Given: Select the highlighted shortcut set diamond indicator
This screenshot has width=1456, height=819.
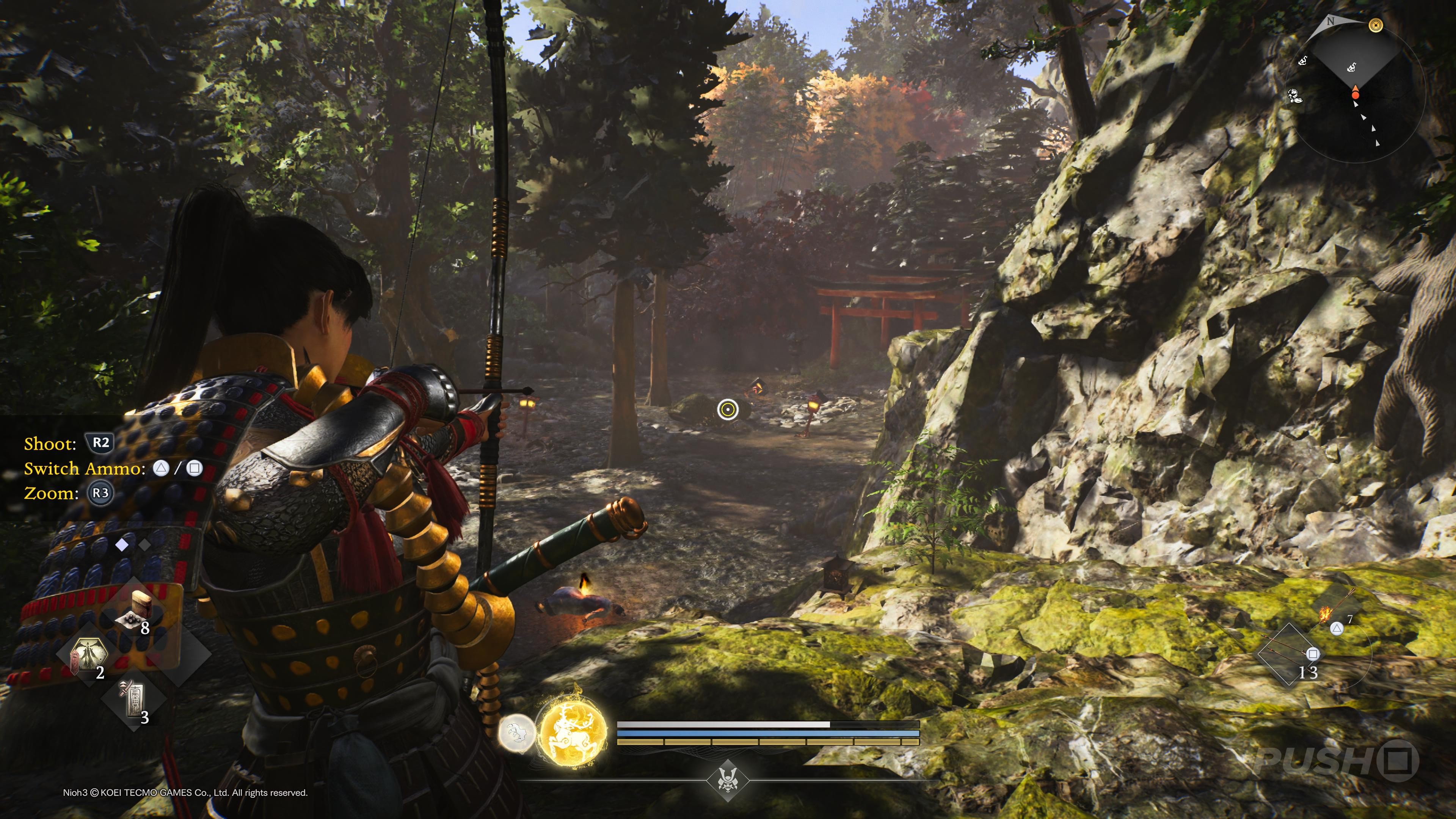Looking at the screenshot, I should (x=121, y=544).
